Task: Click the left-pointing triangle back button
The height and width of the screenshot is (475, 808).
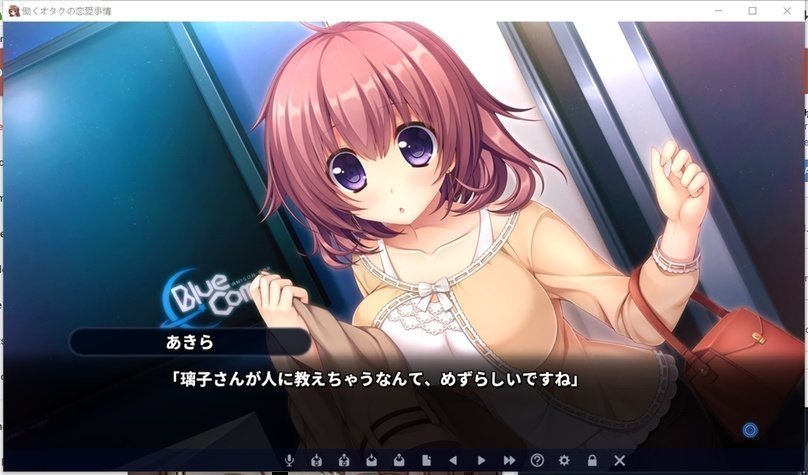Action: [x=453, y=460]
